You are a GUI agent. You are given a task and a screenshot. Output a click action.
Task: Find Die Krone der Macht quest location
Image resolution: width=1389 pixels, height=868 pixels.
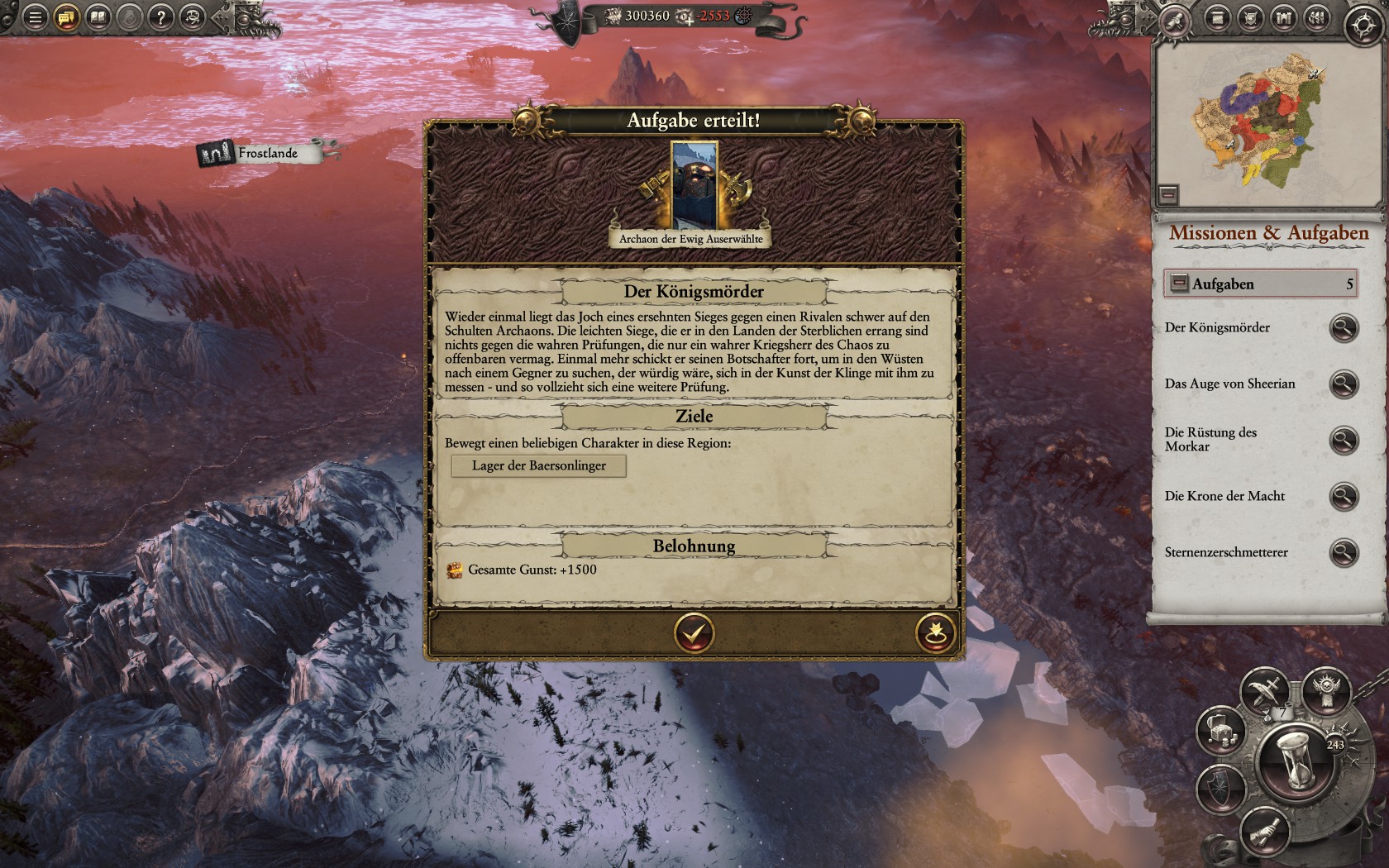pos(1344,496)
